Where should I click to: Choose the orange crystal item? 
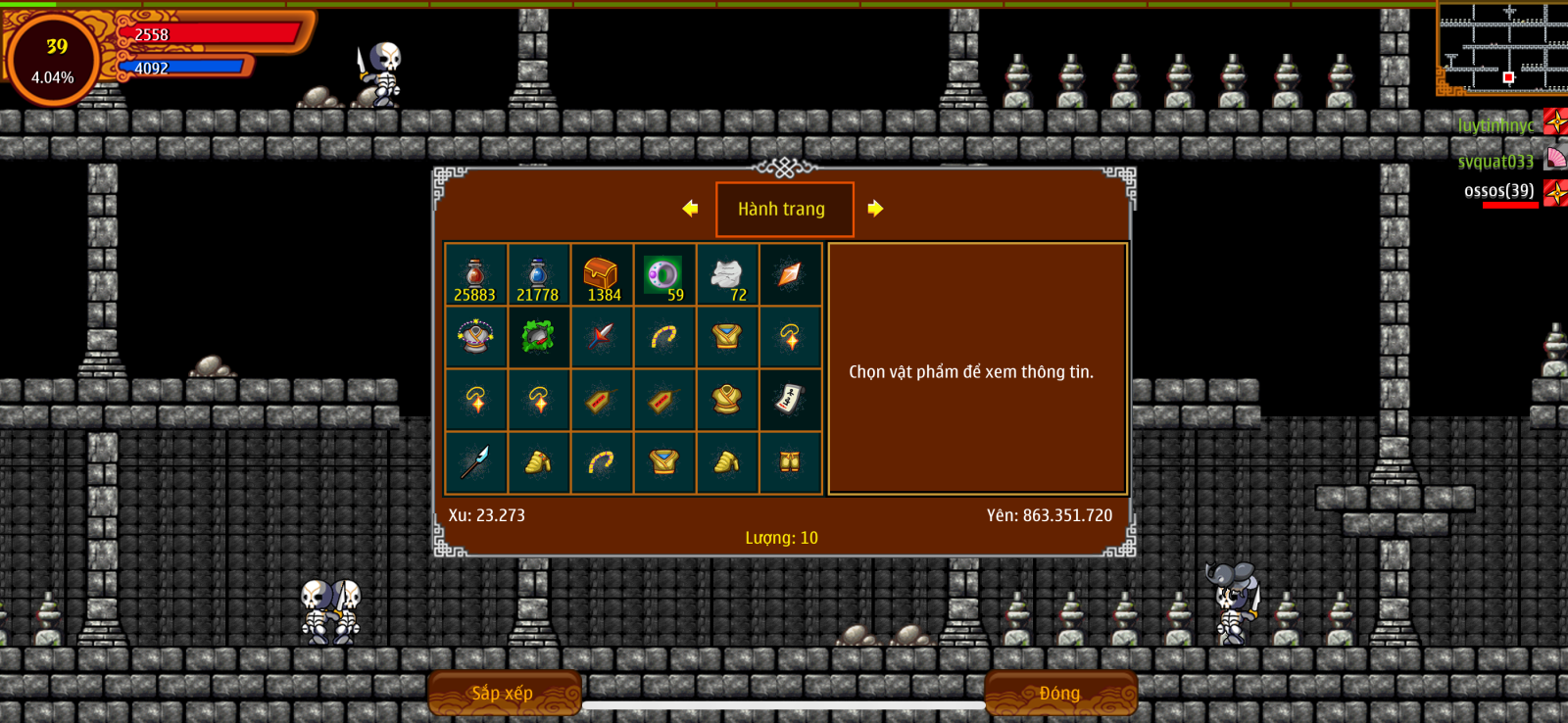coord(790,275)
